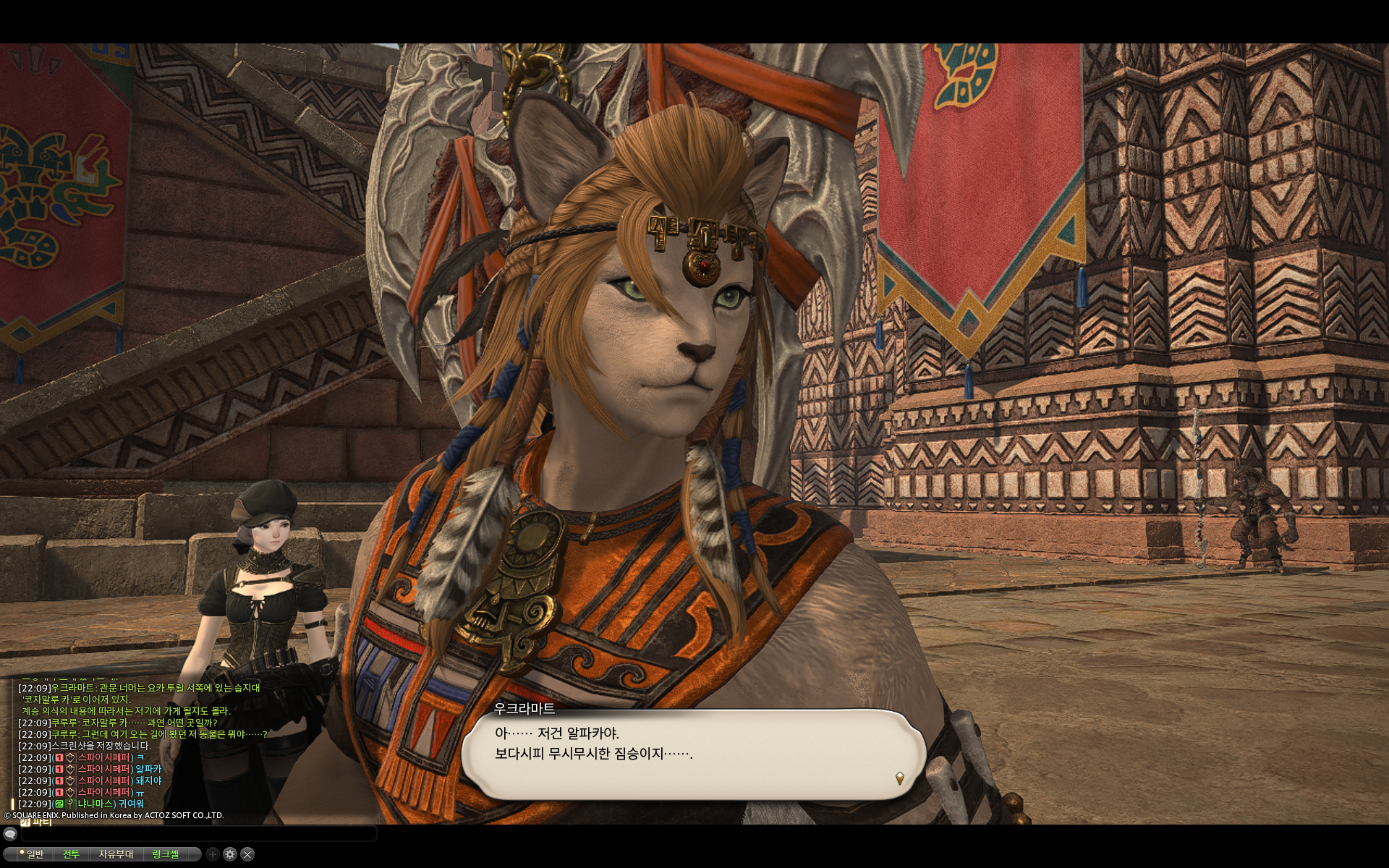
Task: Open the chat channel speech bubble selector
Action: point(10,834)
